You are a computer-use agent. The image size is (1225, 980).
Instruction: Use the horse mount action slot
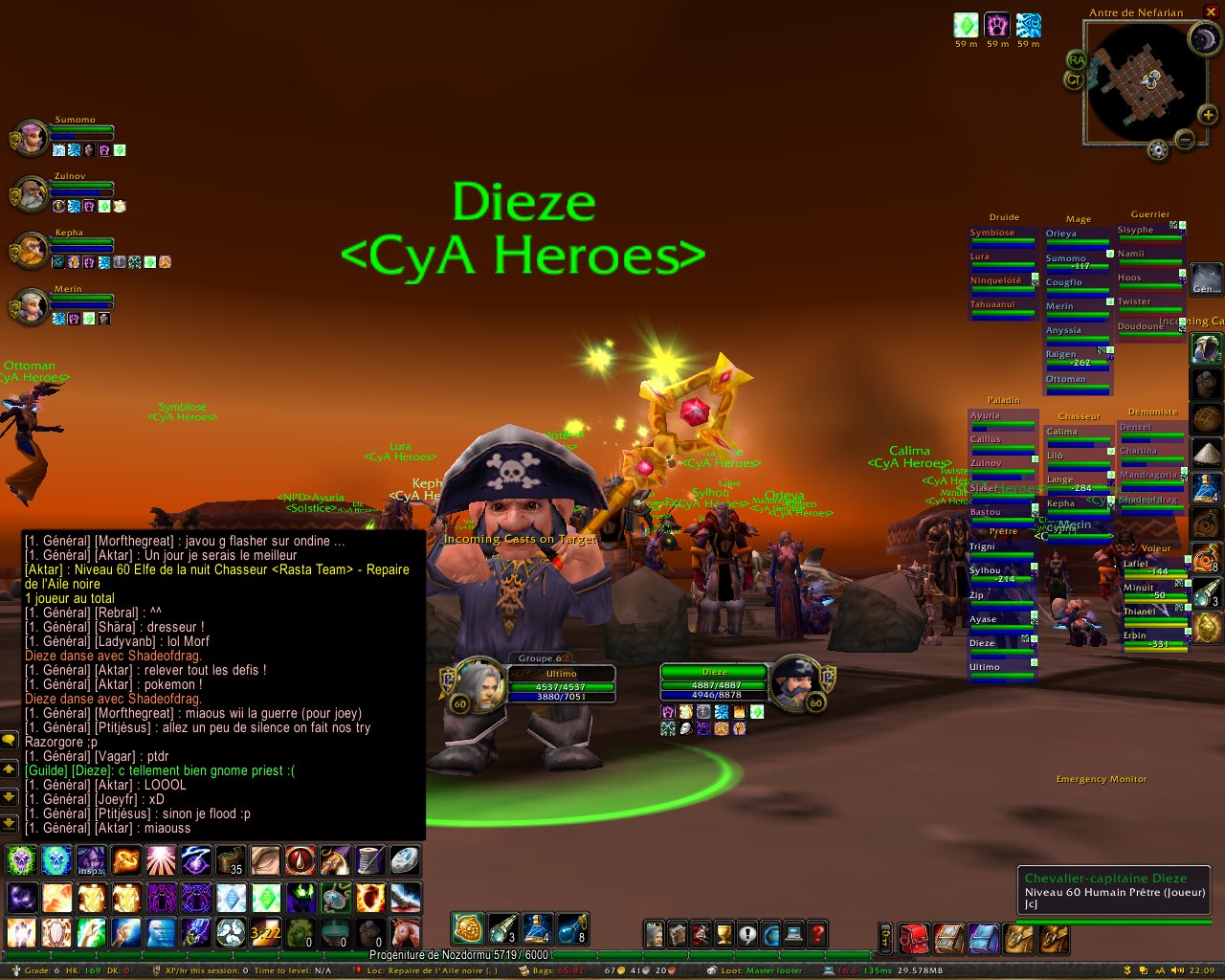(x=405, y=933)
